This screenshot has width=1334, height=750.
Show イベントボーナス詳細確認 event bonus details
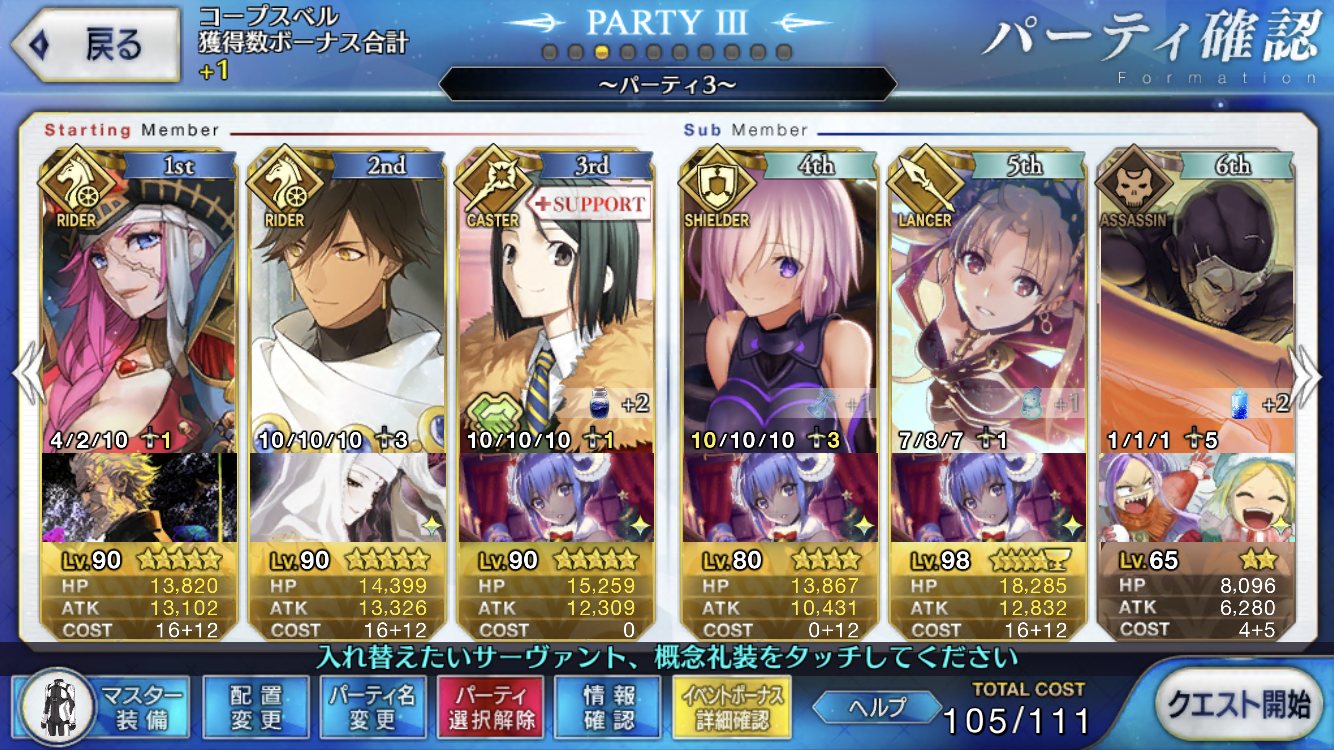732,707
